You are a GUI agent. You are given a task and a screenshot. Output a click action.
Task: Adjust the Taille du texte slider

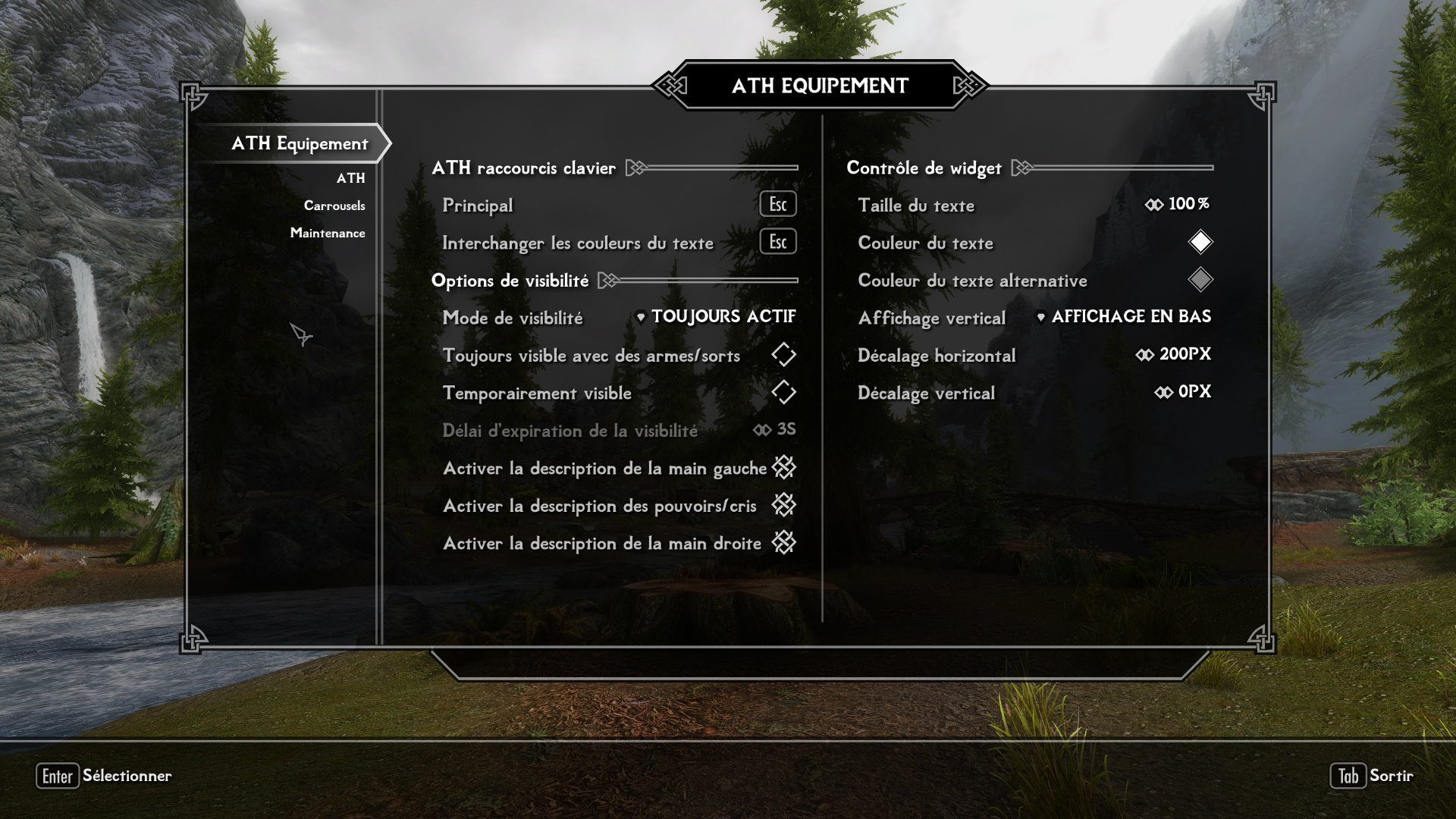pos(1178,205)
